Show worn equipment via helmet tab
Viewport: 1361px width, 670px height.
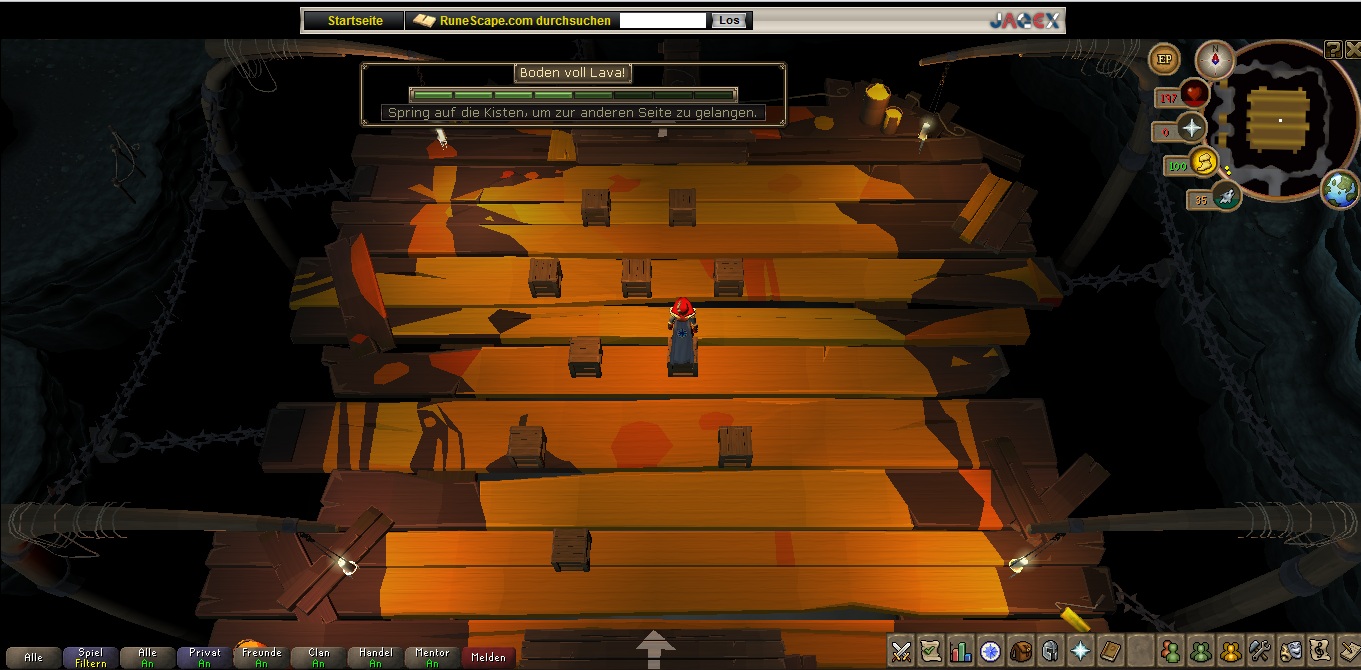pos(1051,651)
